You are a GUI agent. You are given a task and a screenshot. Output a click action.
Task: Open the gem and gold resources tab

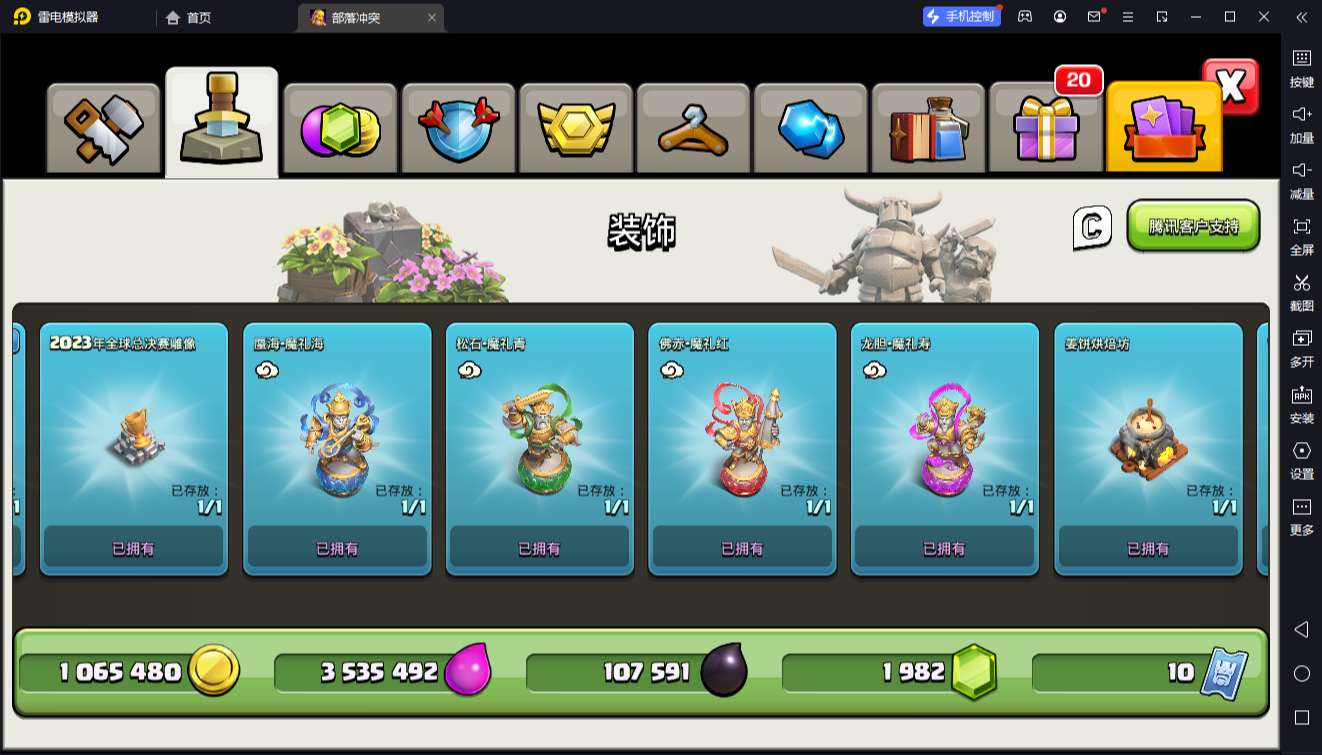pos(341,129)
